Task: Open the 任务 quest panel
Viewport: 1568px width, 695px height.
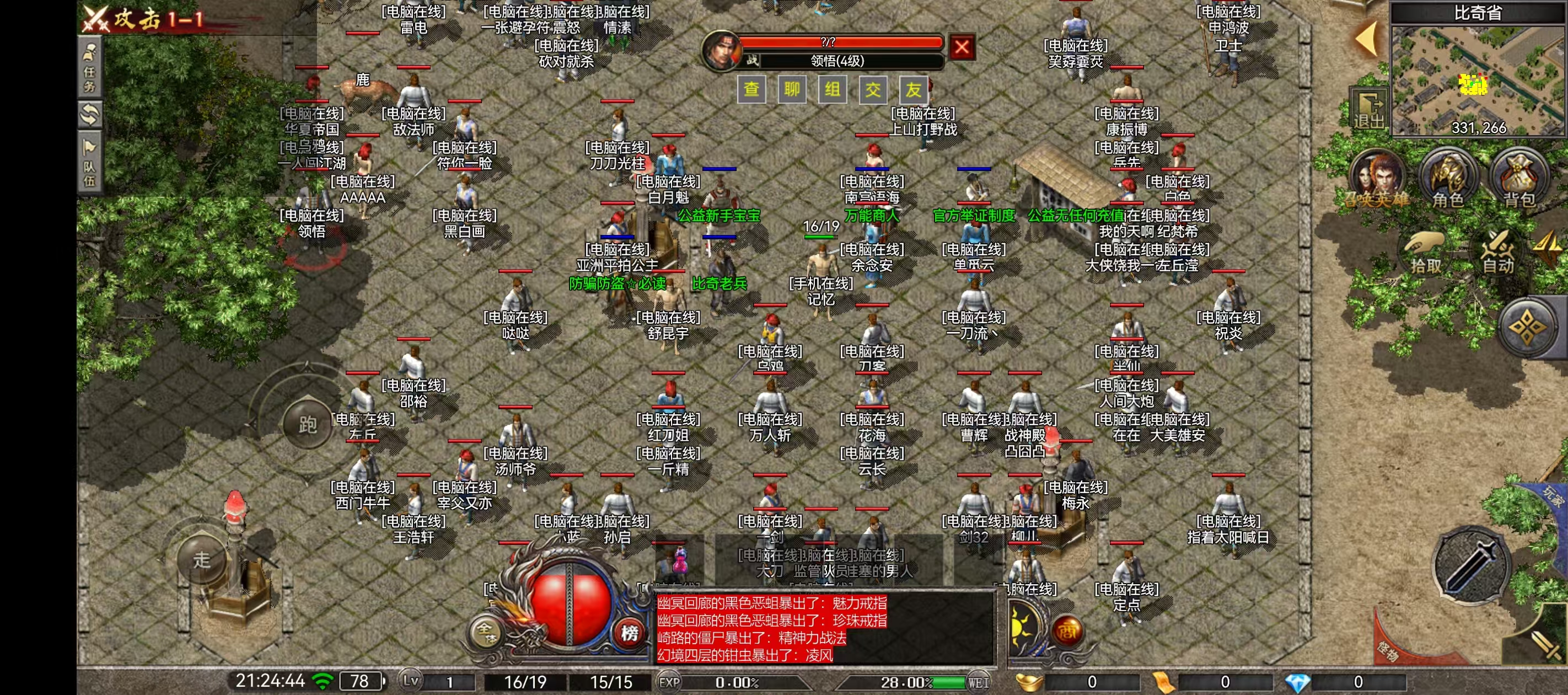Action: click(90, 69)
